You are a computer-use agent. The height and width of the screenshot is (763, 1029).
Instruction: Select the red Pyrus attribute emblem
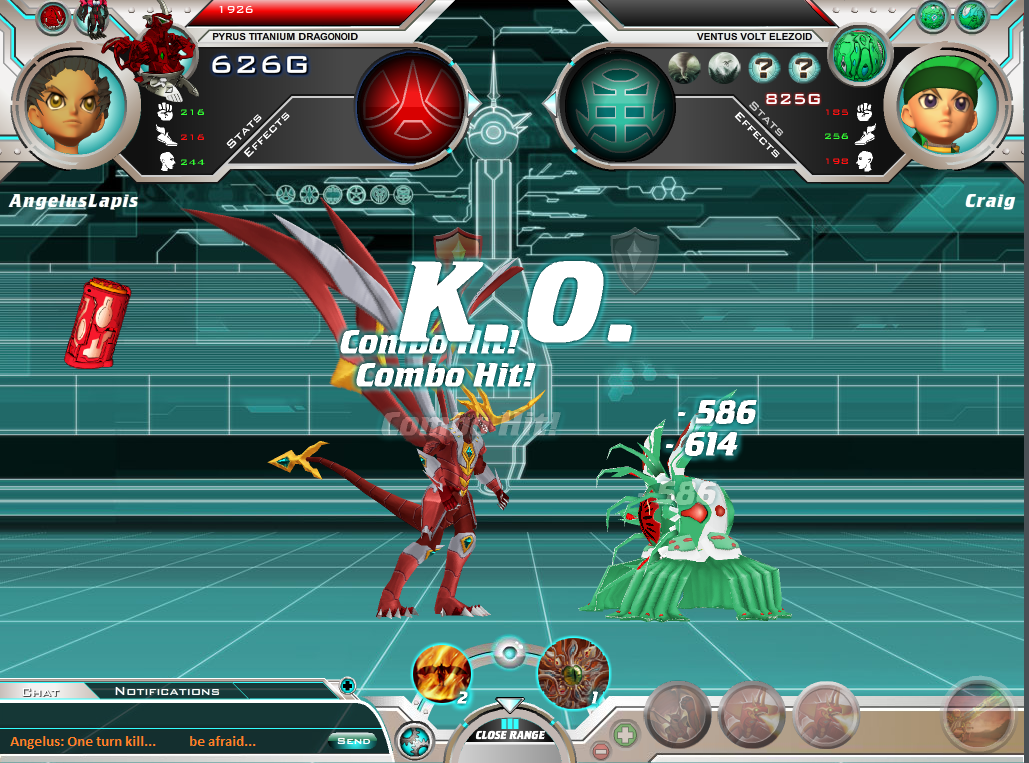(x=411, y=105)
